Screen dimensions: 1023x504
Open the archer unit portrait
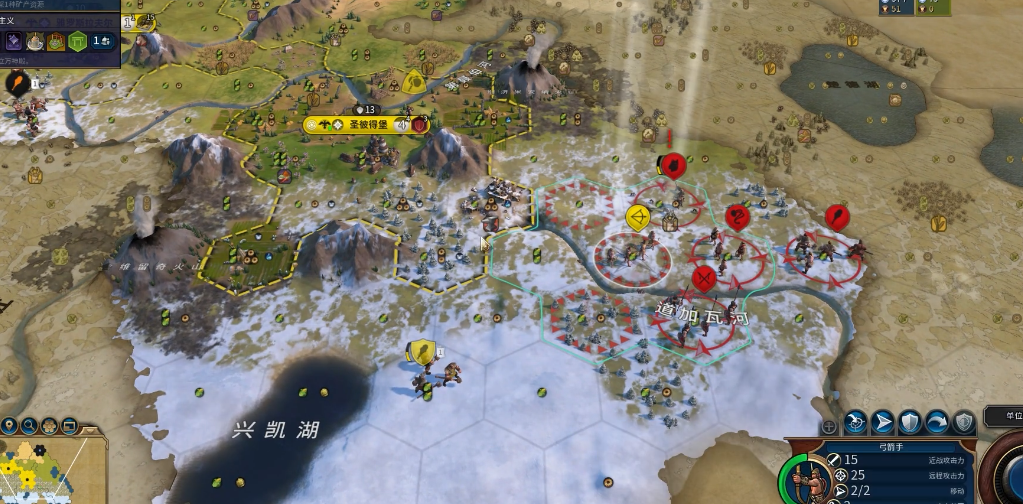(x=812, y=482)
